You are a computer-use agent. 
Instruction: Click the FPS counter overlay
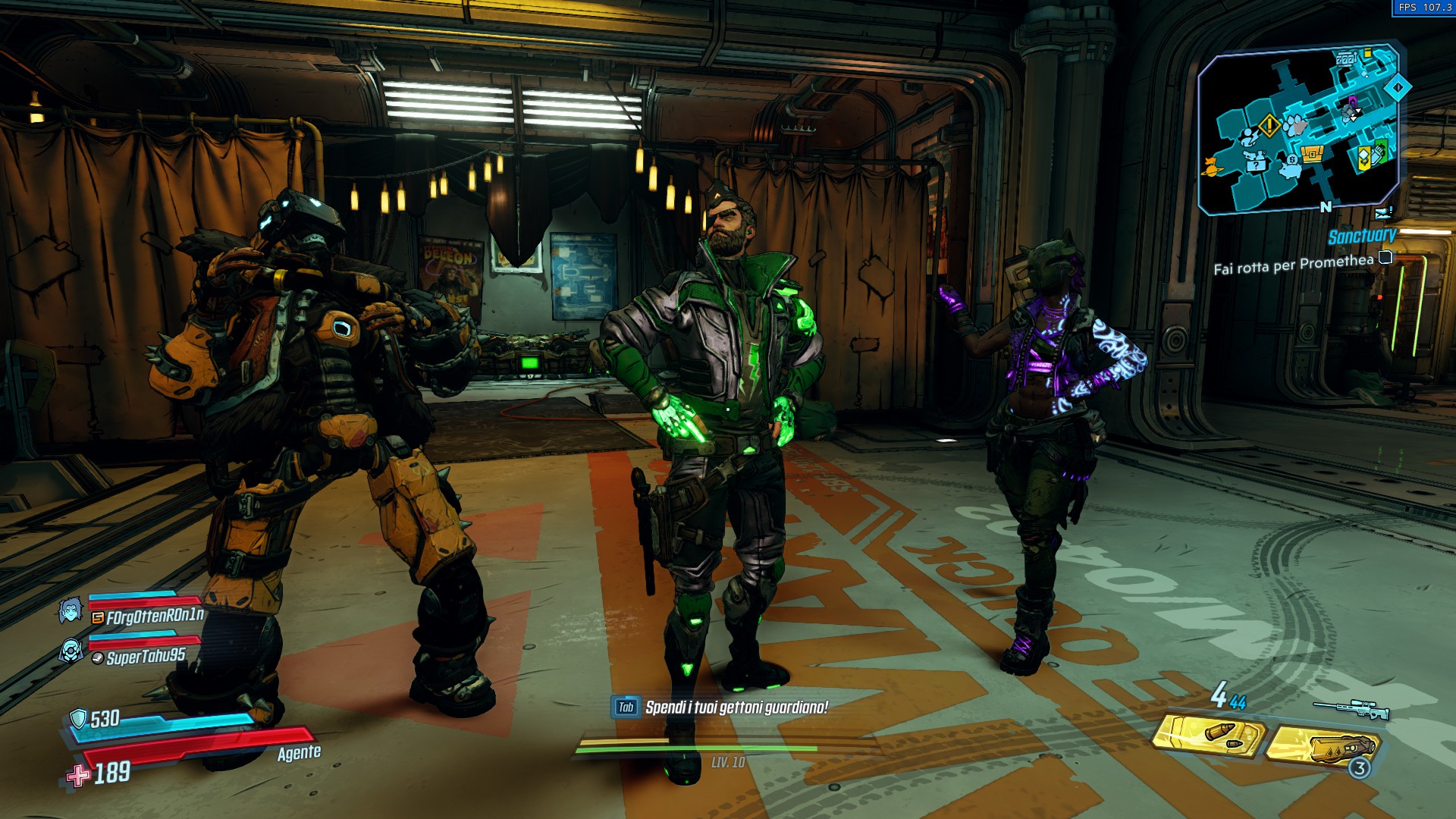(1424, 8)
